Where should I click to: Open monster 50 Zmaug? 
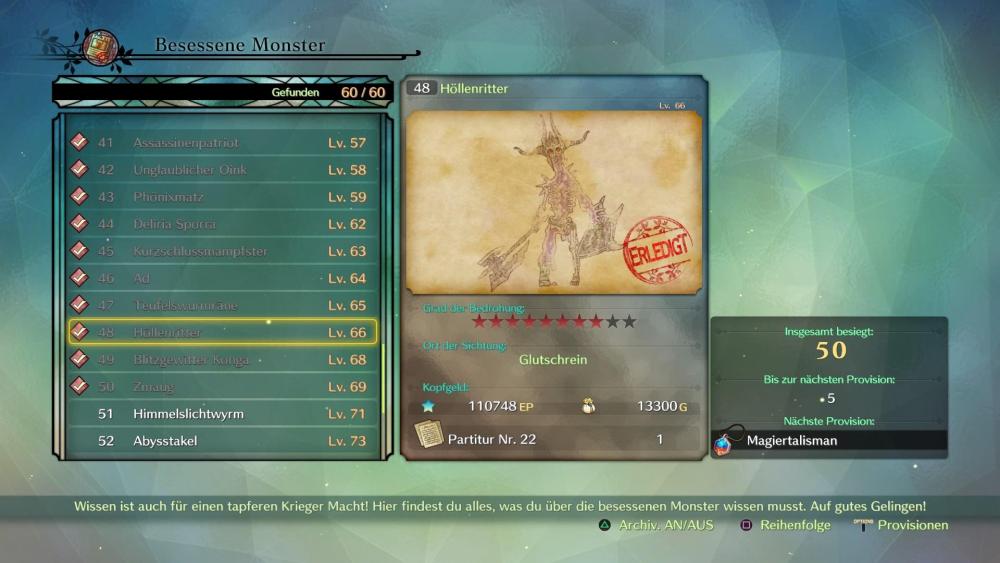[222, 386]
